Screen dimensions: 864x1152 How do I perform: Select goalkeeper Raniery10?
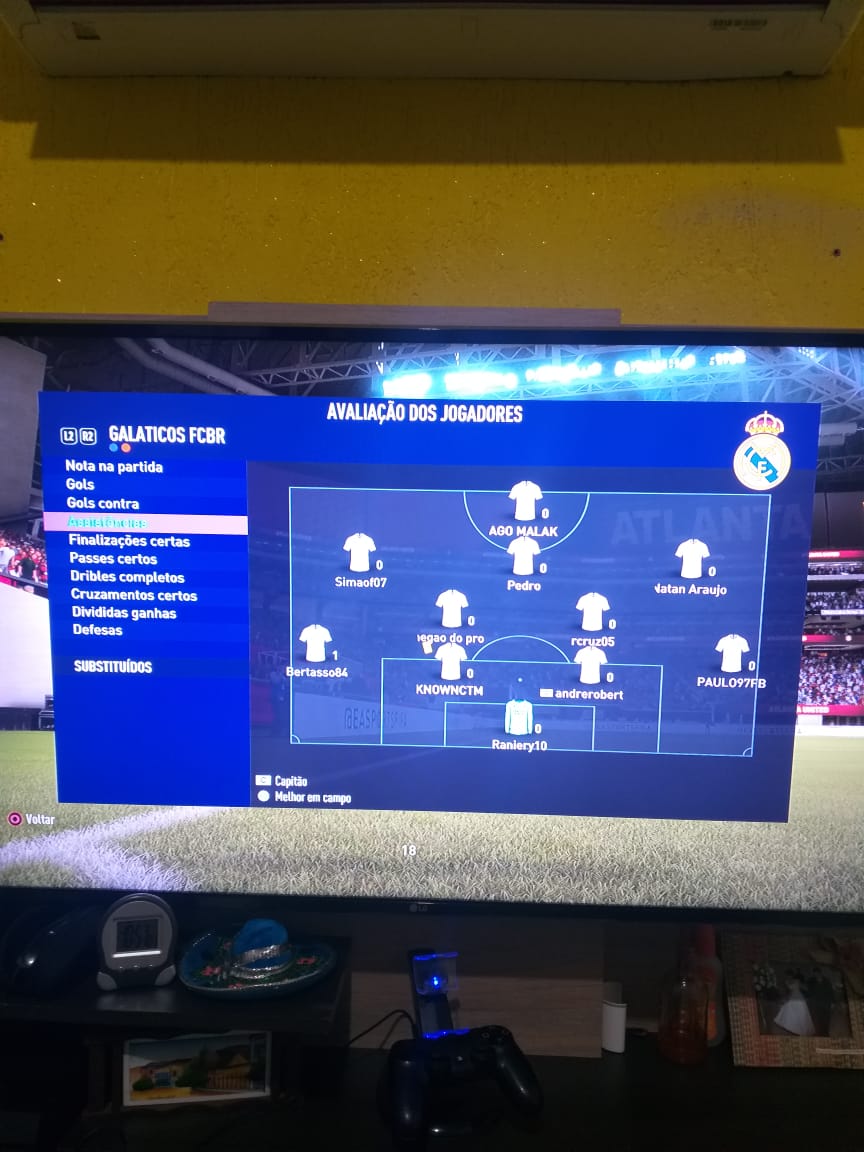coord(518,716)
